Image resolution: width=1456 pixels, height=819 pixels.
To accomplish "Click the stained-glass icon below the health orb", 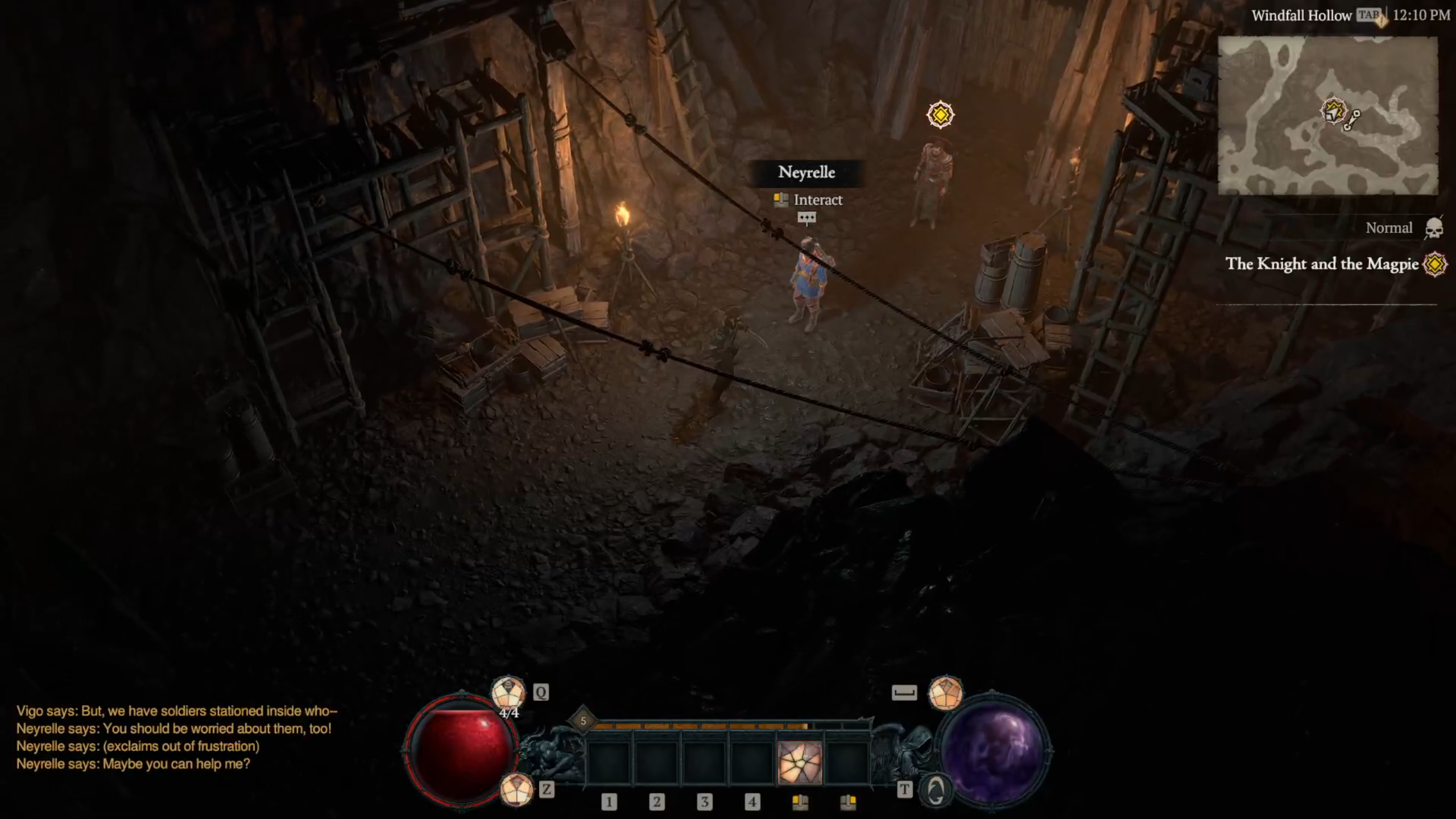I will click(516, 790).
